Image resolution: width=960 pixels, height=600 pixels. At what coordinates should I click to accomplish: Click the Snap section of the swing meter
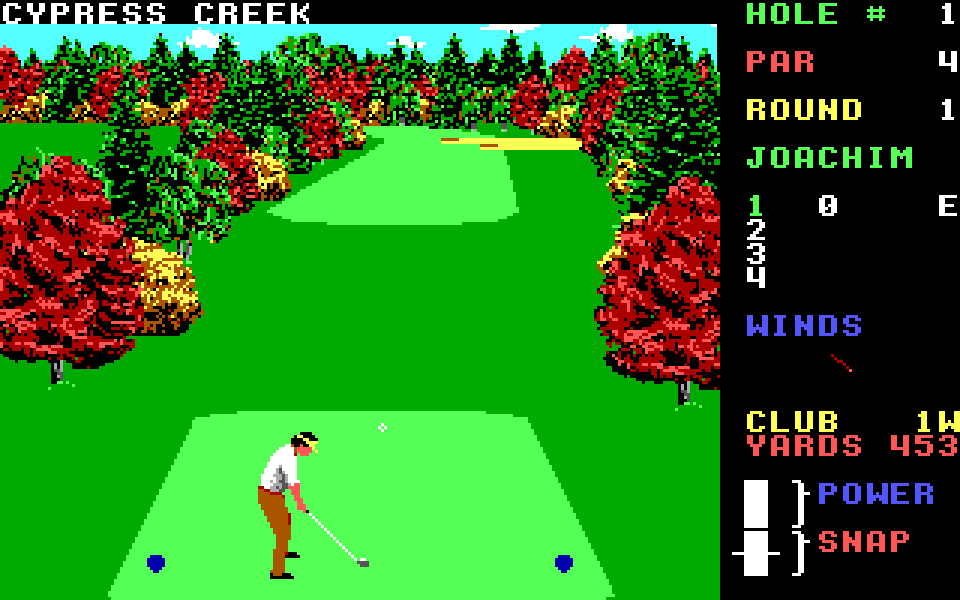click(756, 553)
